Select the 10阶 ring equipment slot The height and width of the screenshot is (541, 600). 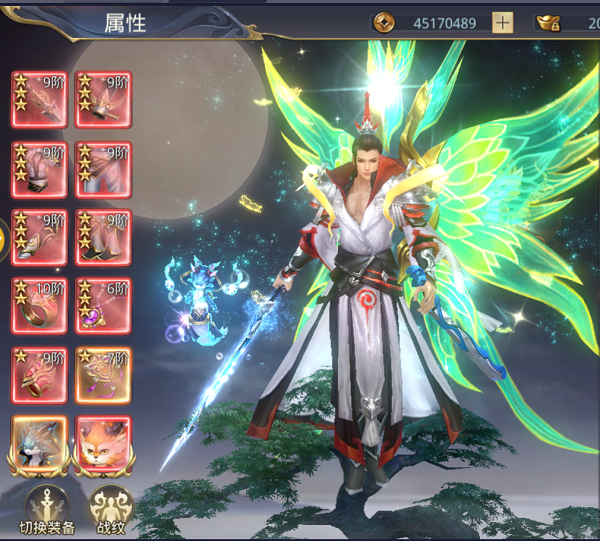(40, 306)
